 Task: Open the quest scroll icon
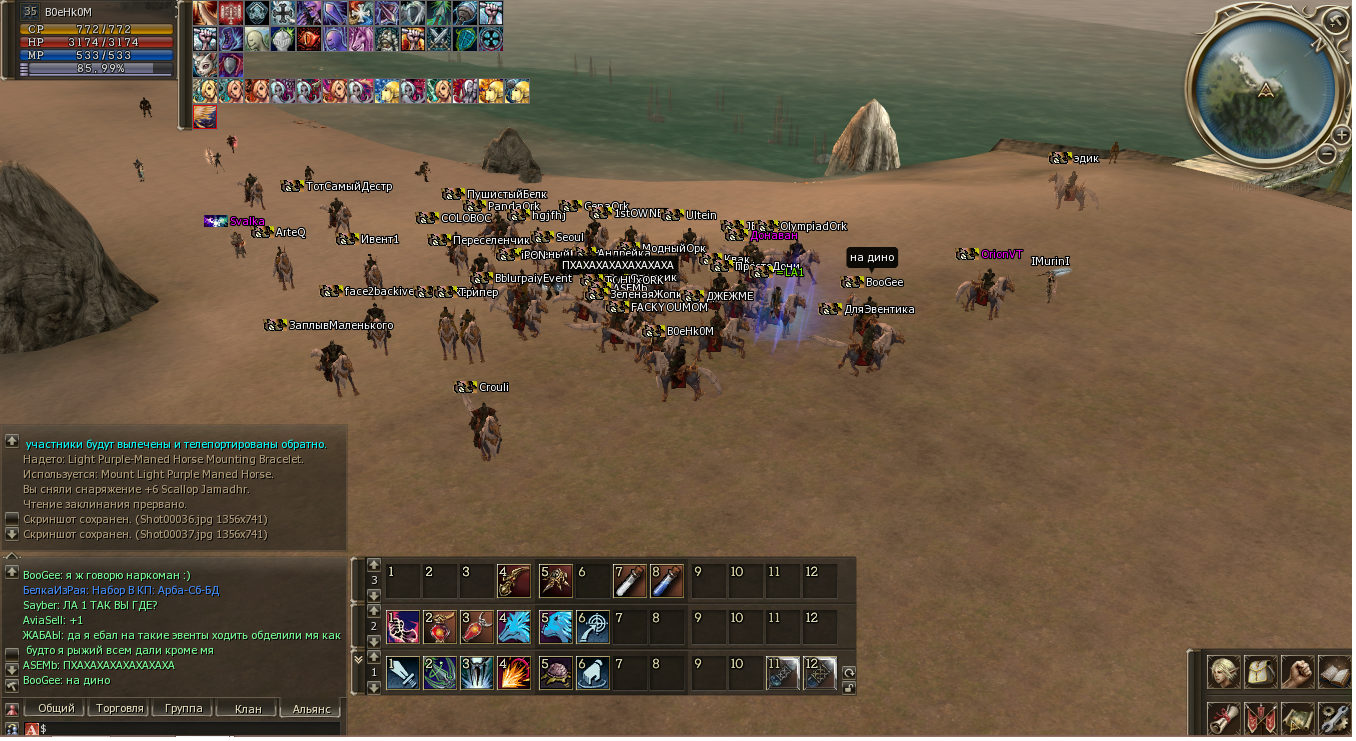tap(1225, 718)
